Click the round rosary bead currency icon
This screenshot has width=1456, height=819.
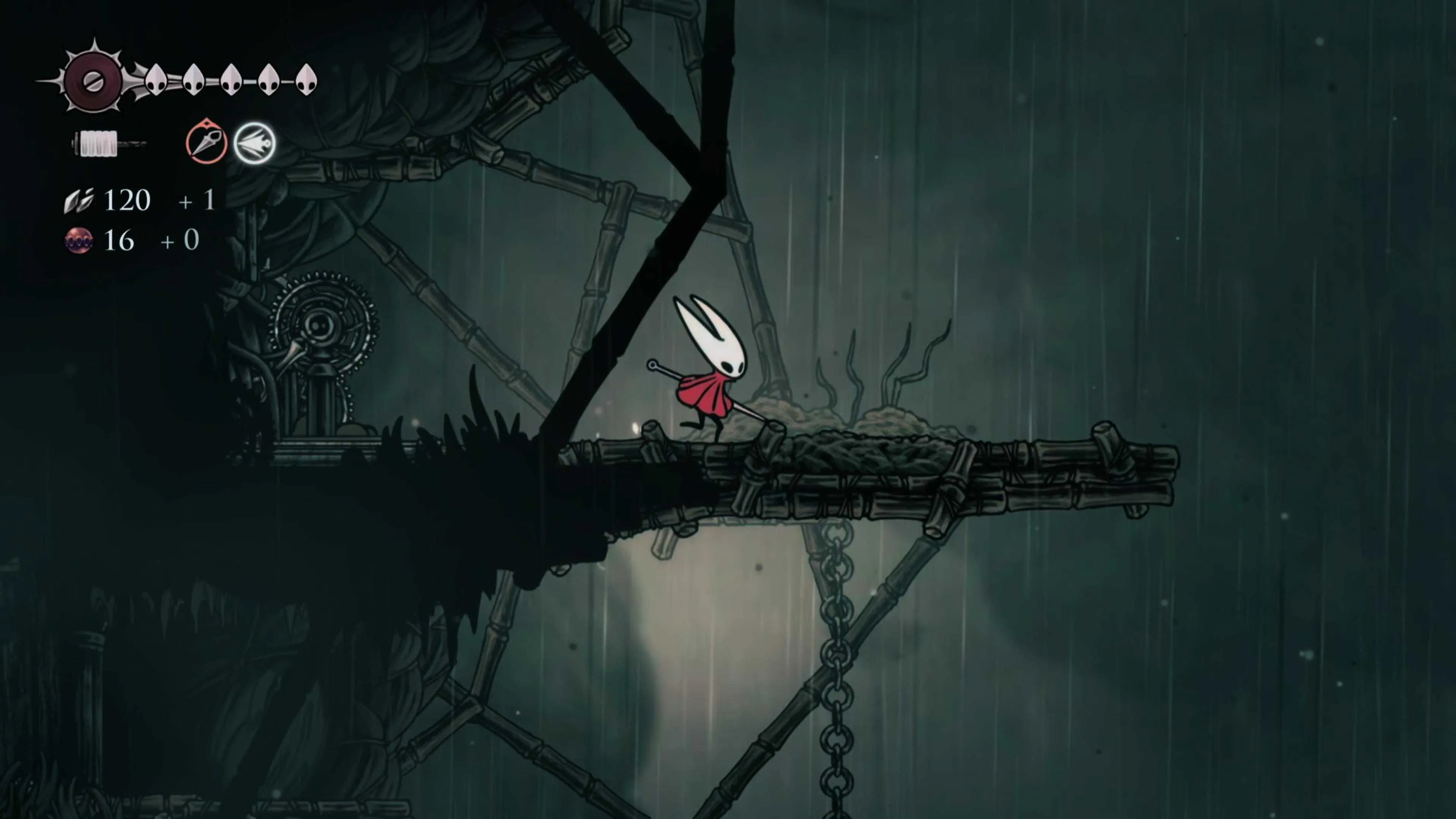(x=78, y=241)
